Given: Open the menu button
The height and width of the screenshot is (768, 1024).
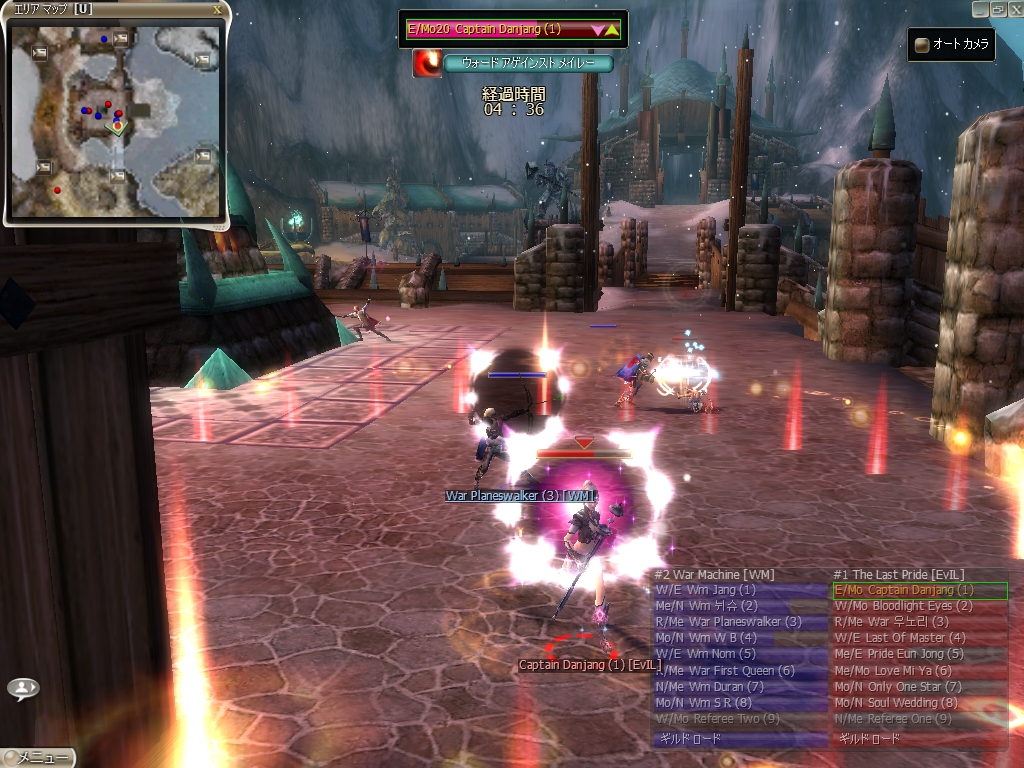Looking at the screenshot, I should click(x=37, y=758).
